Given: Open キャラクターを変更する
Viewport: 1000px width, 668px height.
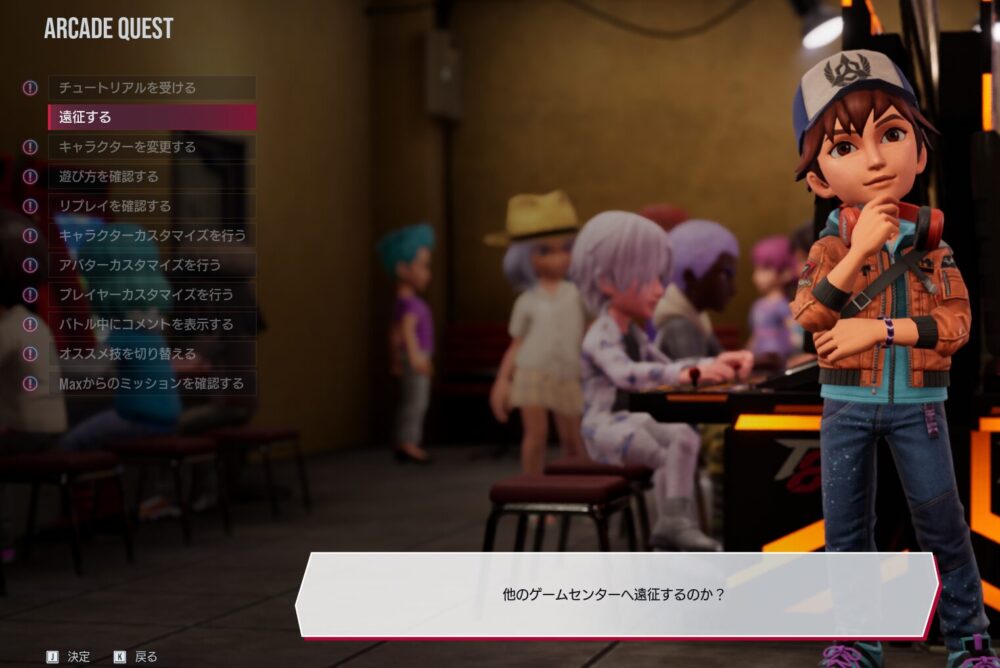Looking at the screenshot, I should pyautogui.click(x=152, y=147).
